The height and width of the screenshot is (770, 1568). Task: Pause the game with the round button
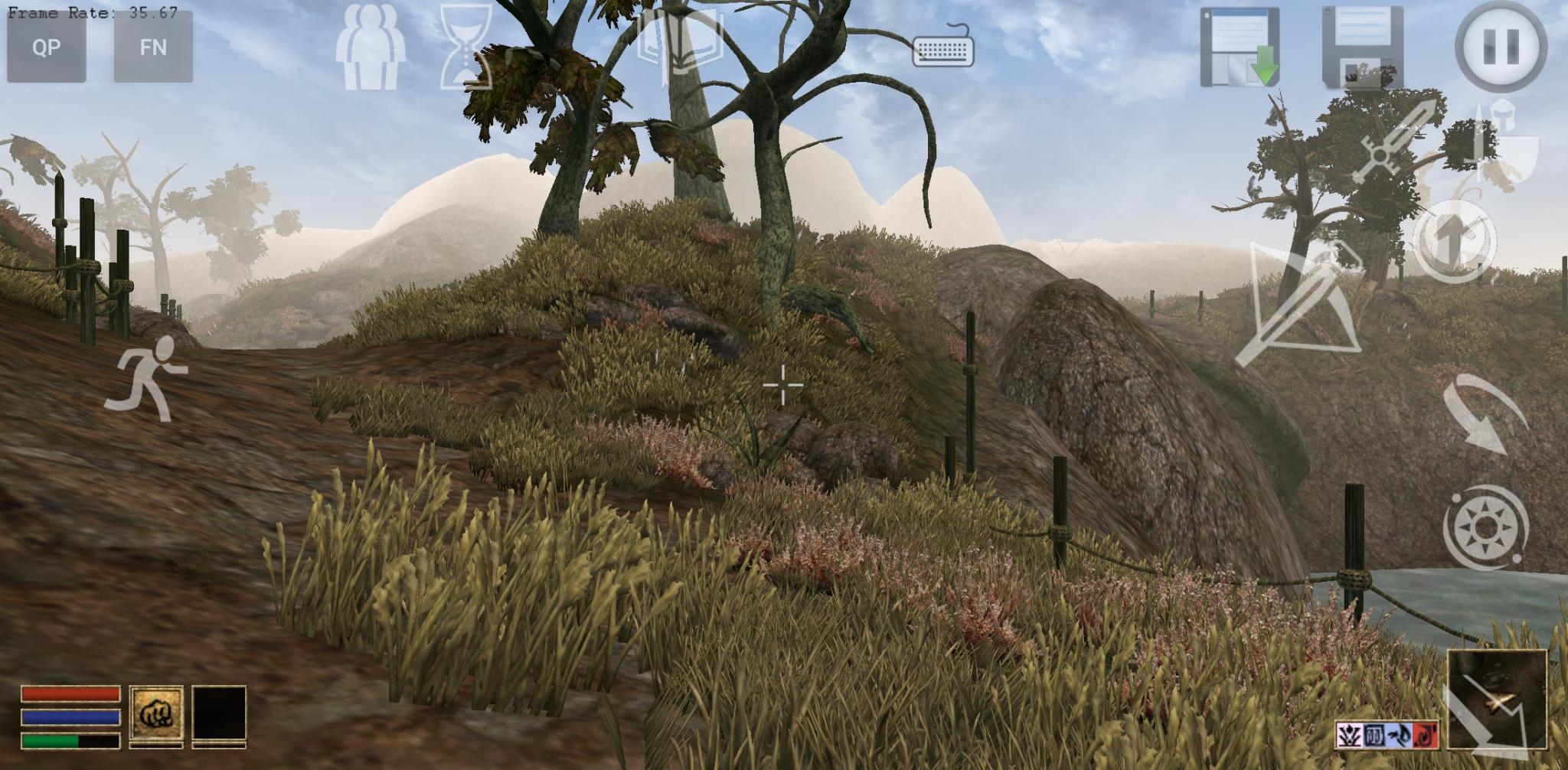coord(1500,47)
